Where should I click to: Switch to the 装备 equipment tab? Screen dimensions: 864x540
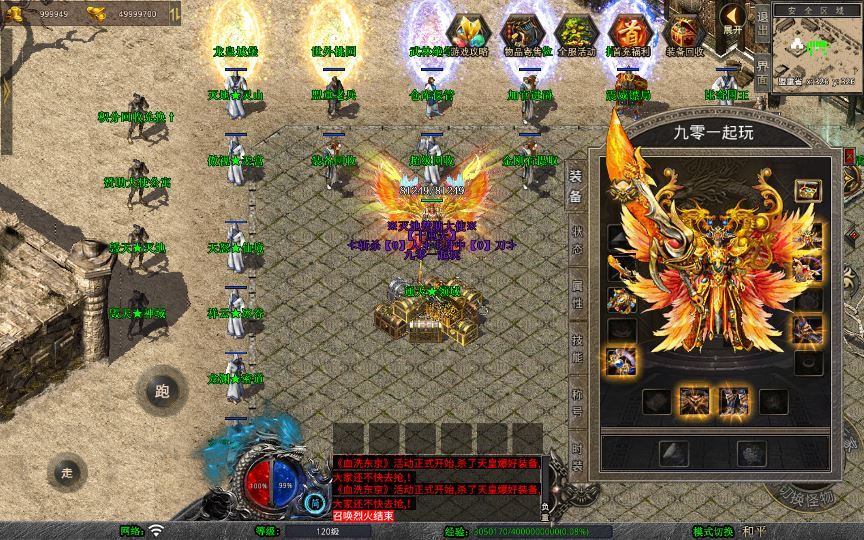coord(577,184)
